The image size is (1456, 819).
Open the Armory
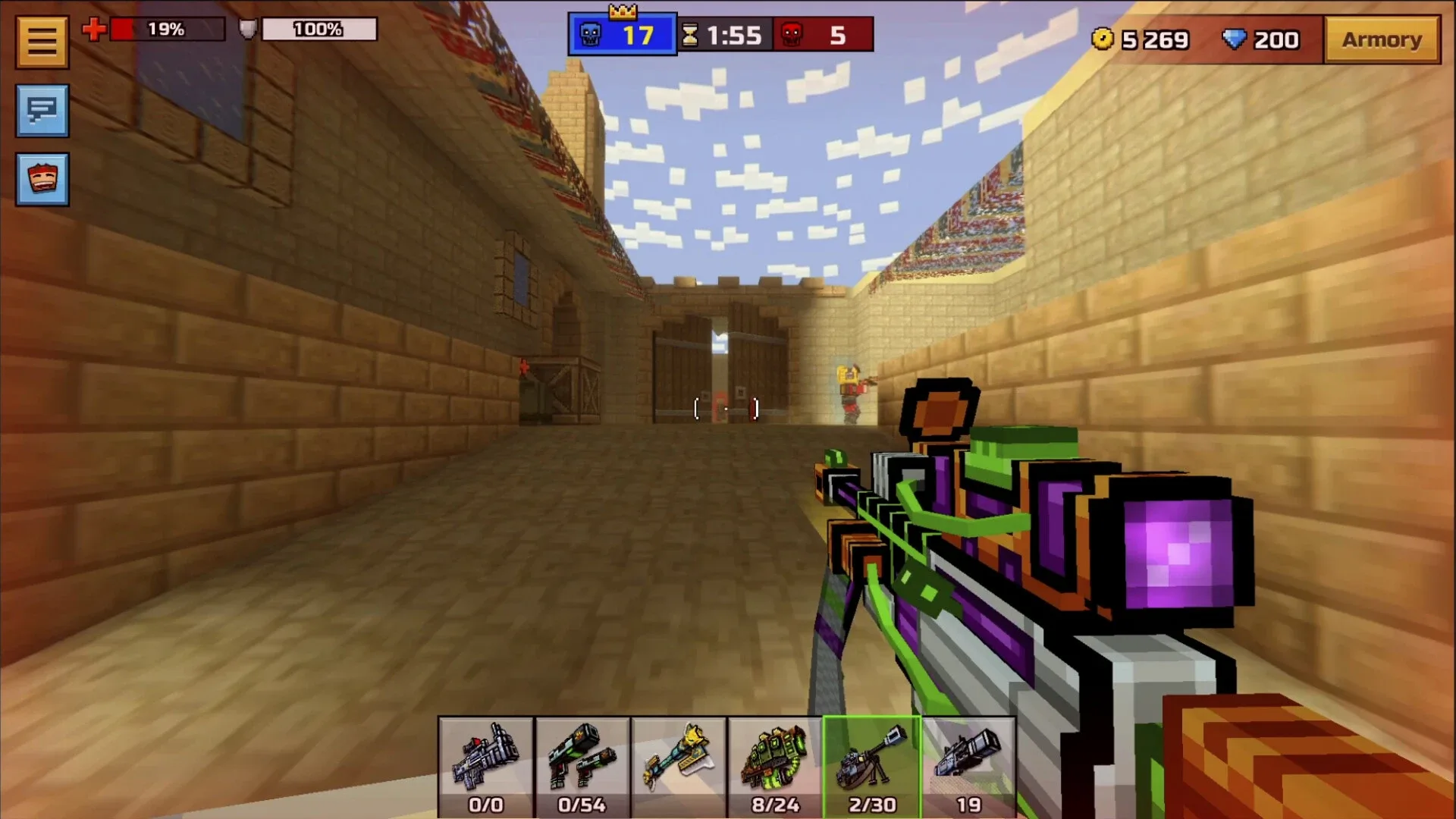coord(1382,39)
